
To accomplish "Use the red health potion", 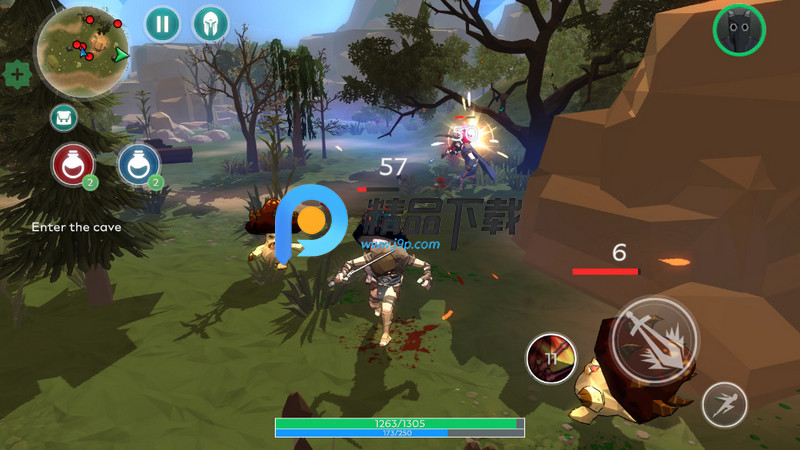I will (x=73, y=164).
